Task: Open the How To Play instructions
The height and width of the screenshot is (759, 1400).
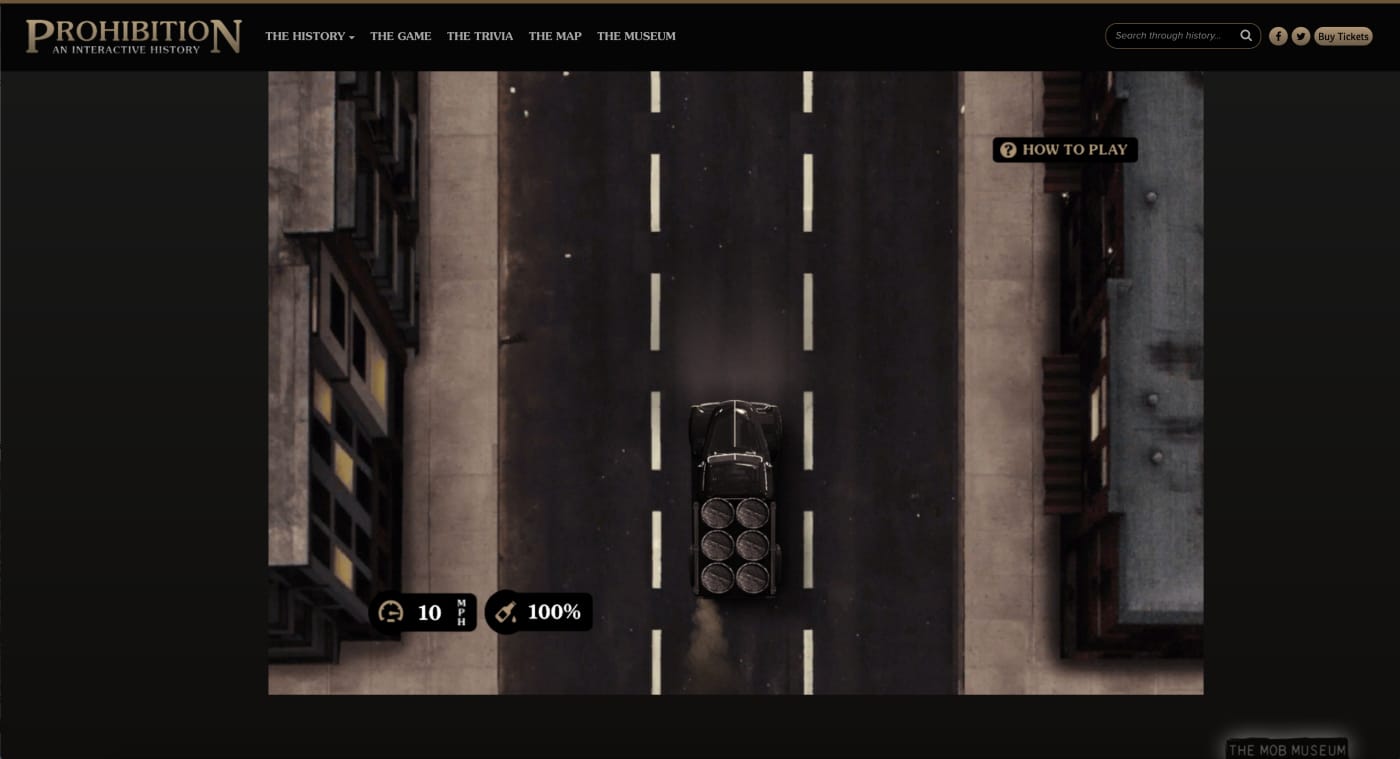Action: point(1065,150)
